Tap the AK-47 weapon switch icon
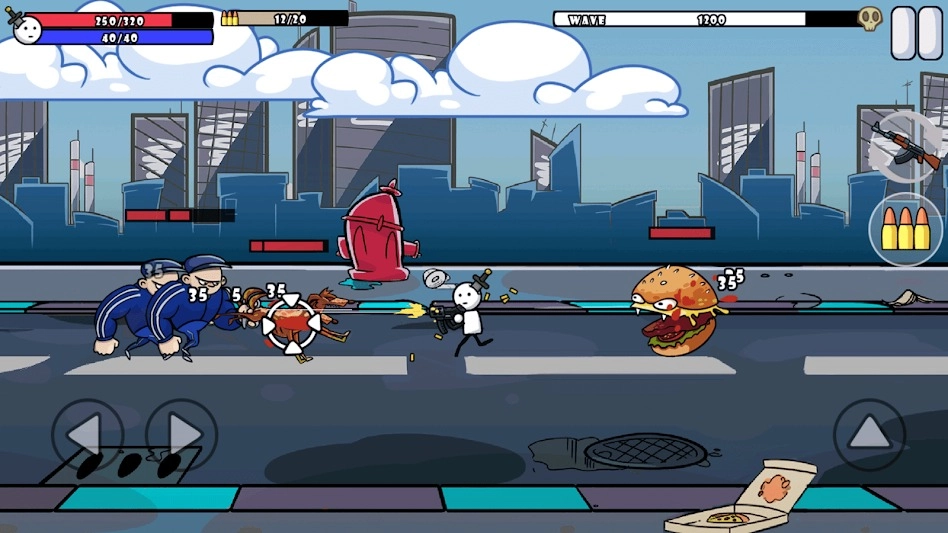Viewport: 948px width, 533px height. (x=906, y=145)
